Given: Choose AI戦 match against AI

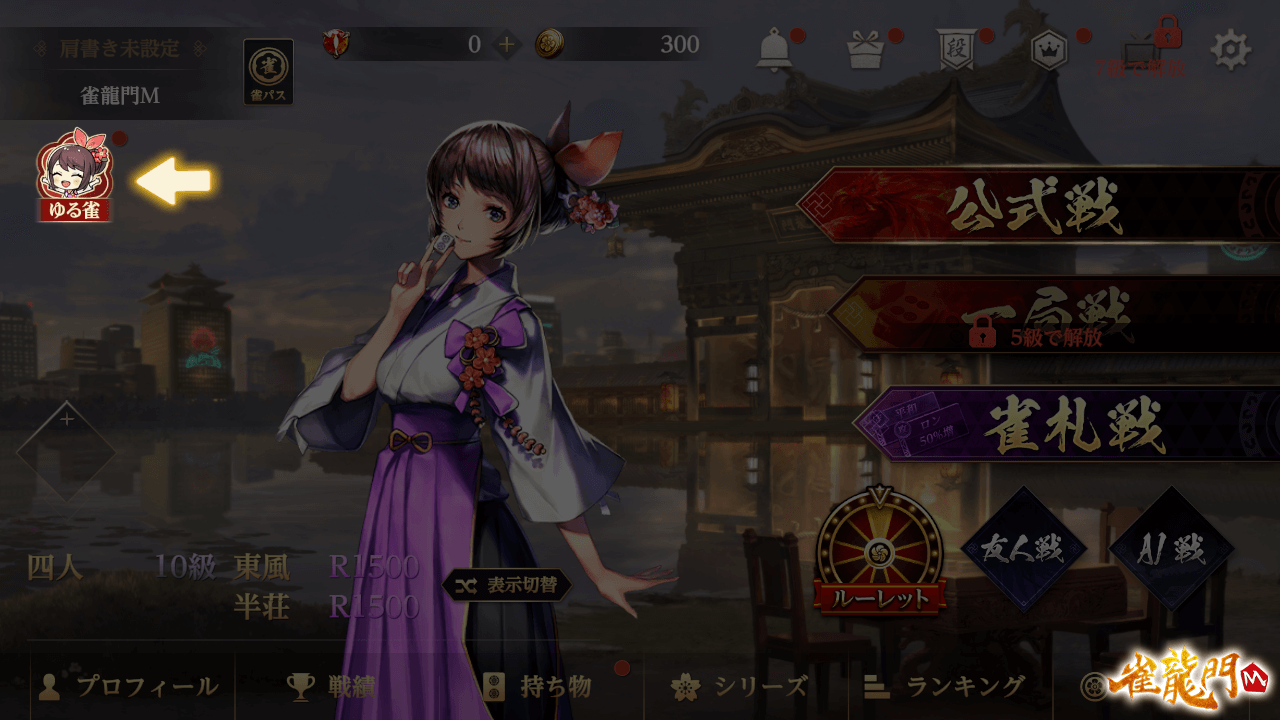Looking at the screenshot, I should (x=1171, y=548).
